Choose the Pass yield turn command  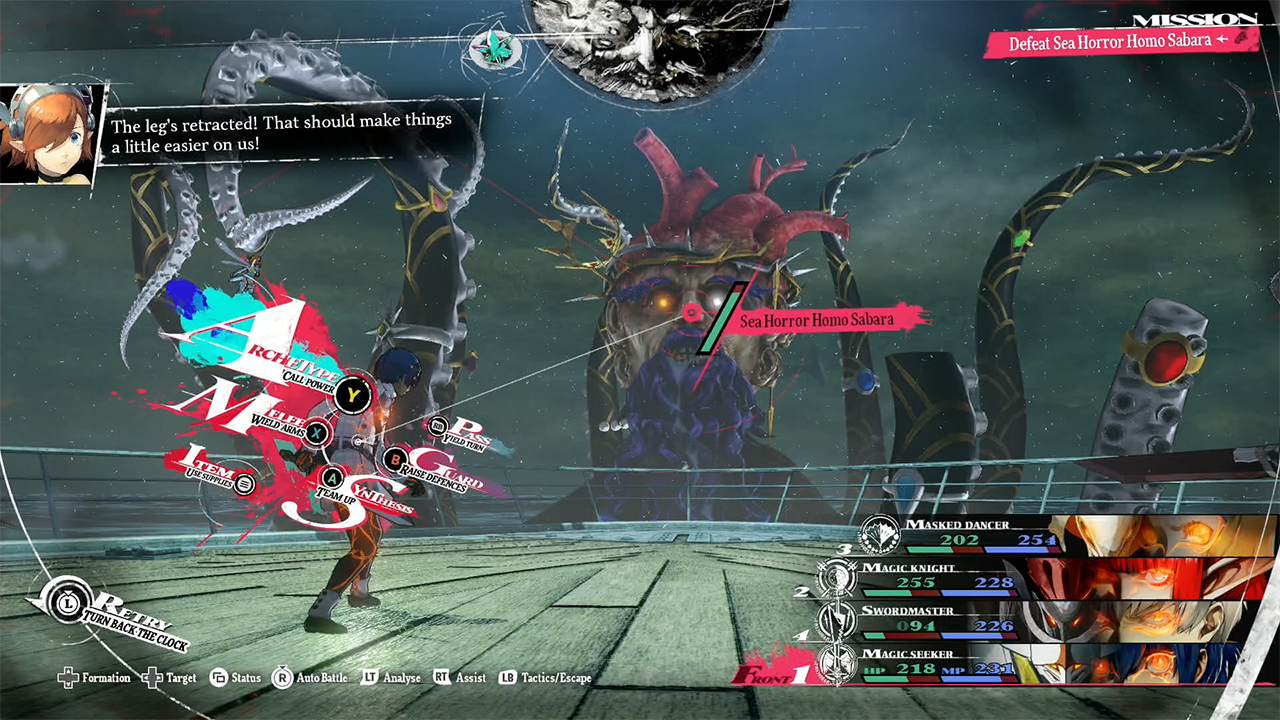[438, 428]
